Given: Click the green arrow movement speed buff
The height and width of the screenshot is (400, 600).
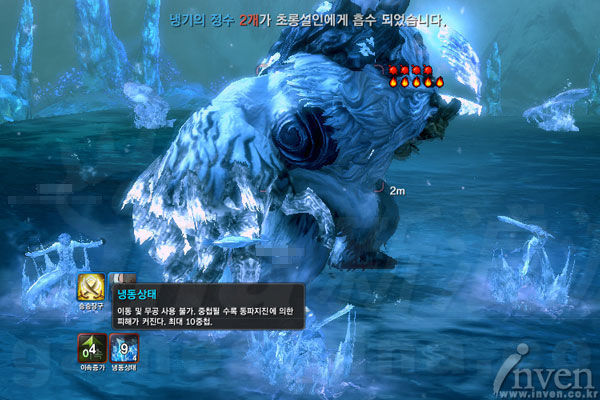Looking at the screenshot, I should point(91,348).
